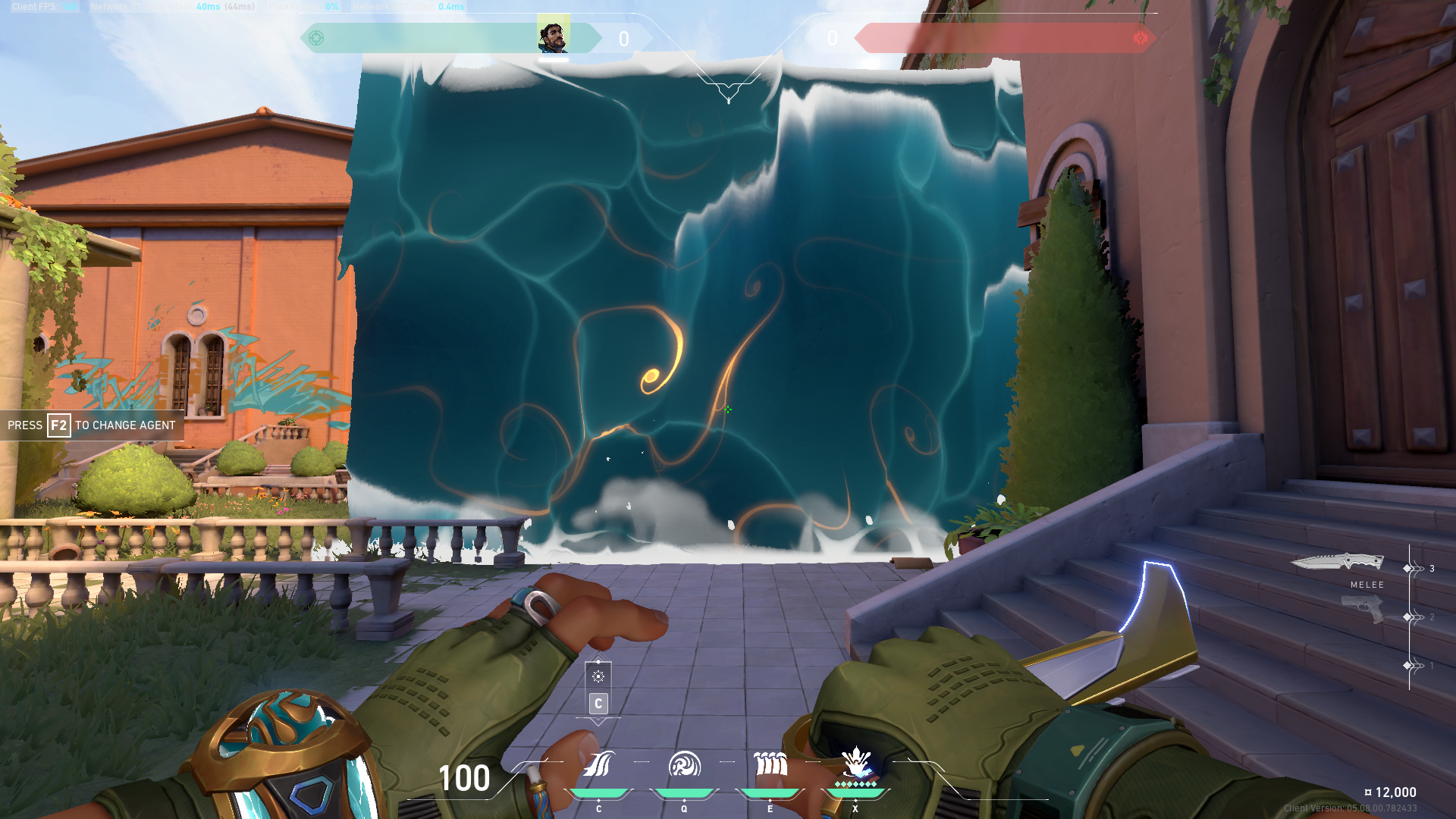
Task: Toggle the C key ability prompt
Action: [x=598, y=704]
